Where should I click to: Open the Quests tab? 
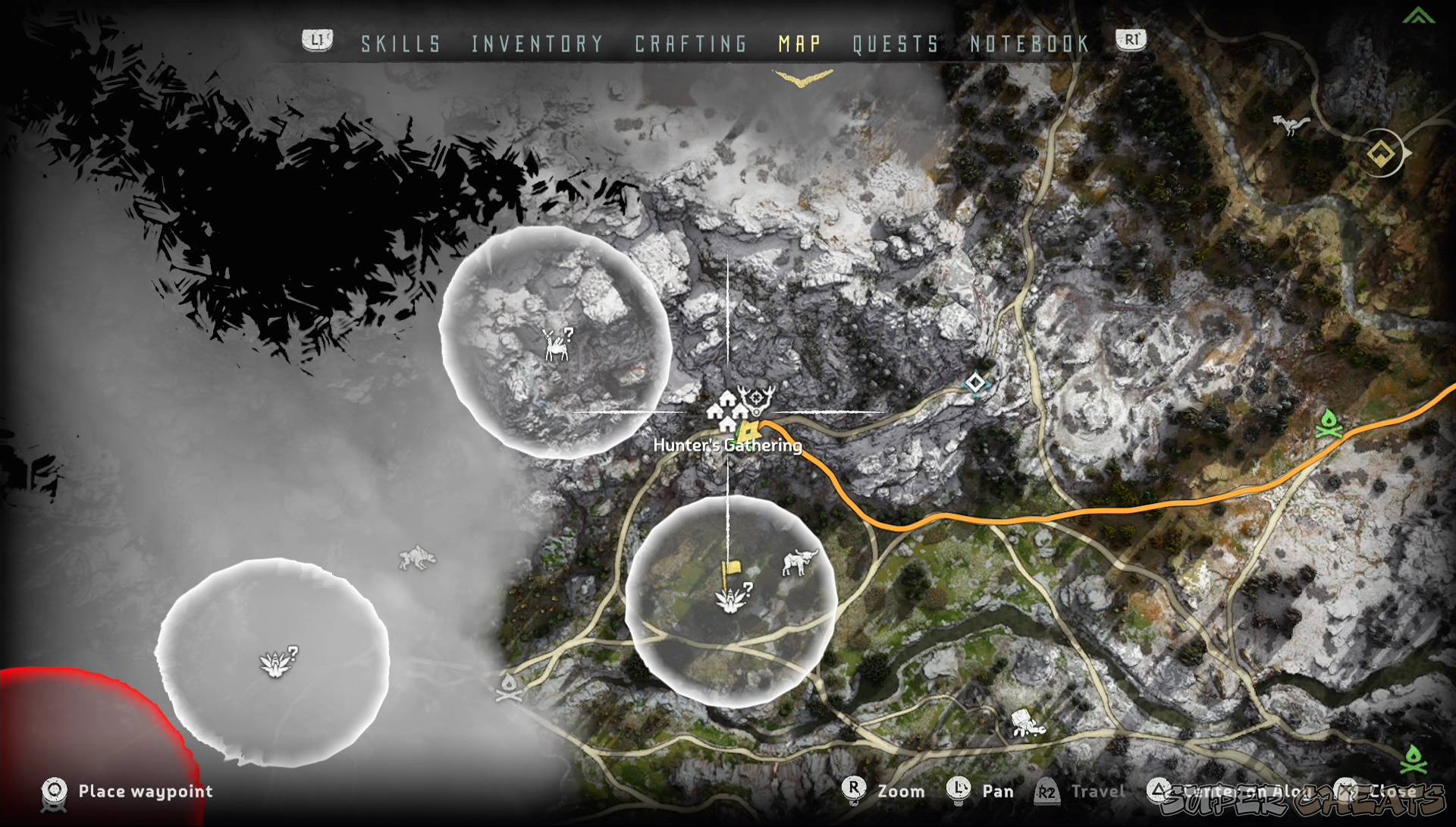point(896,44)
